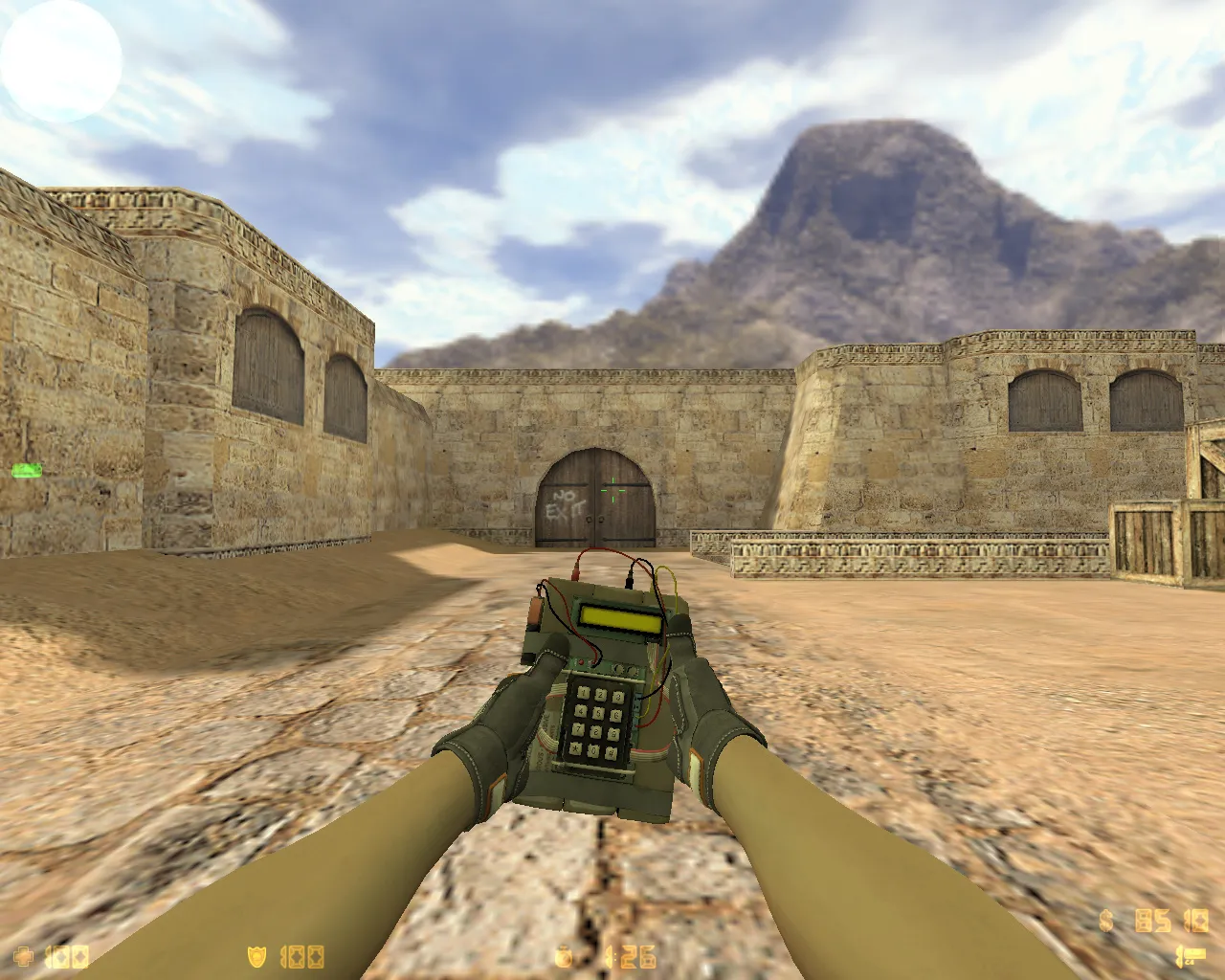Click the small red LED on the C4

coord(581,661)
